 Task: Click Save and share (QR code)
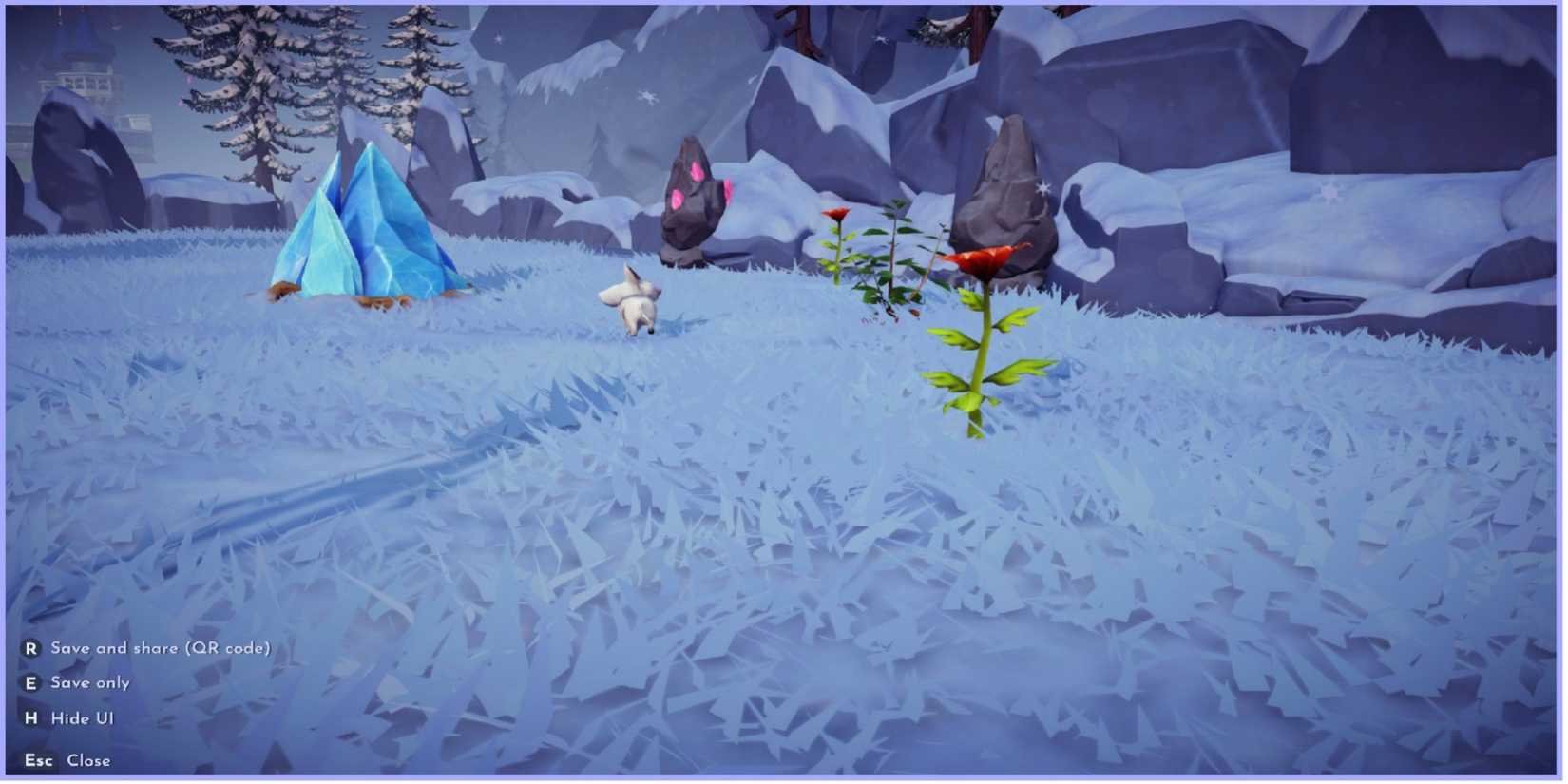coord(162,647)
